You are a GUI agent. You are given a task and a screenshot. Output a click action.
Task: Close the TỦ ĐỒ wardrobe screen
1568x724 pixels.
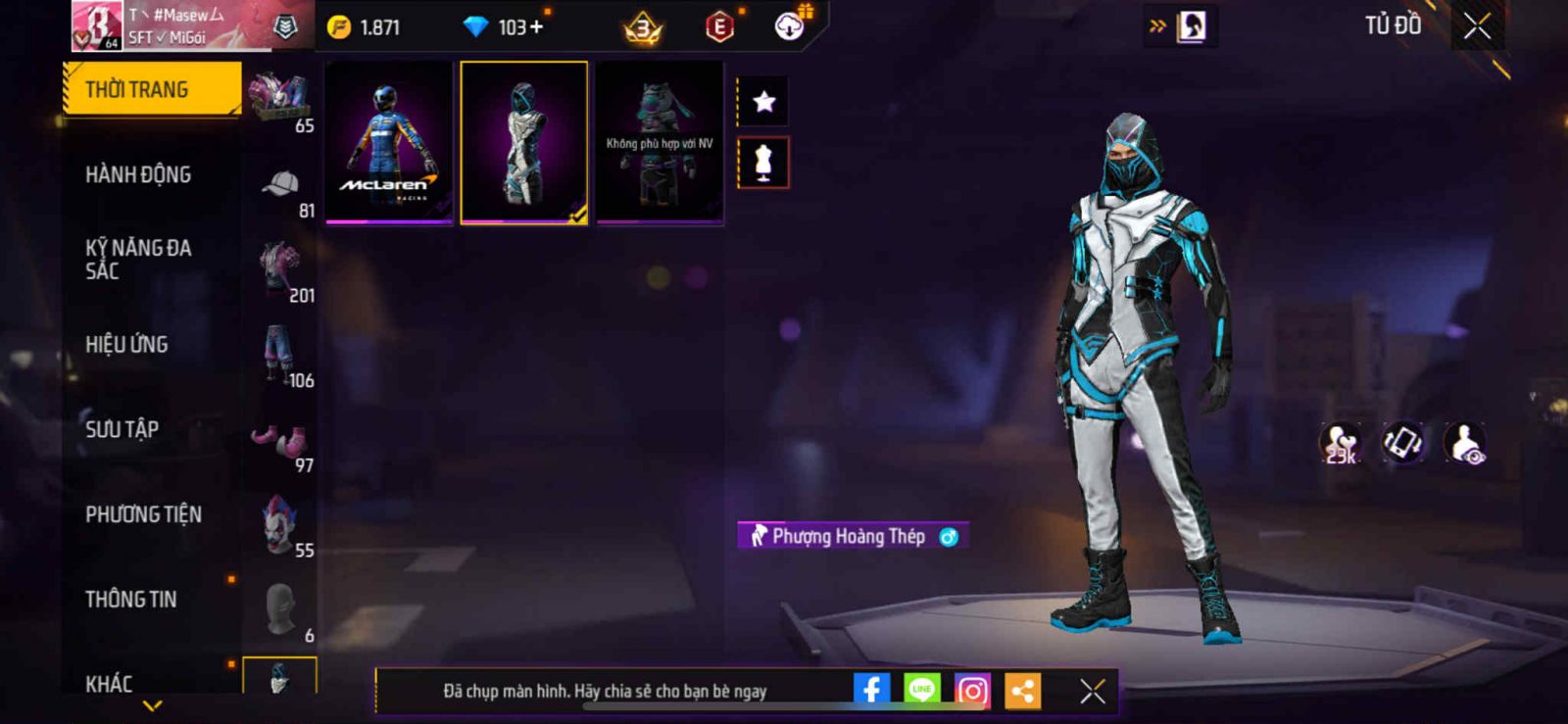pyautogui.click(x=1477, y=26)
